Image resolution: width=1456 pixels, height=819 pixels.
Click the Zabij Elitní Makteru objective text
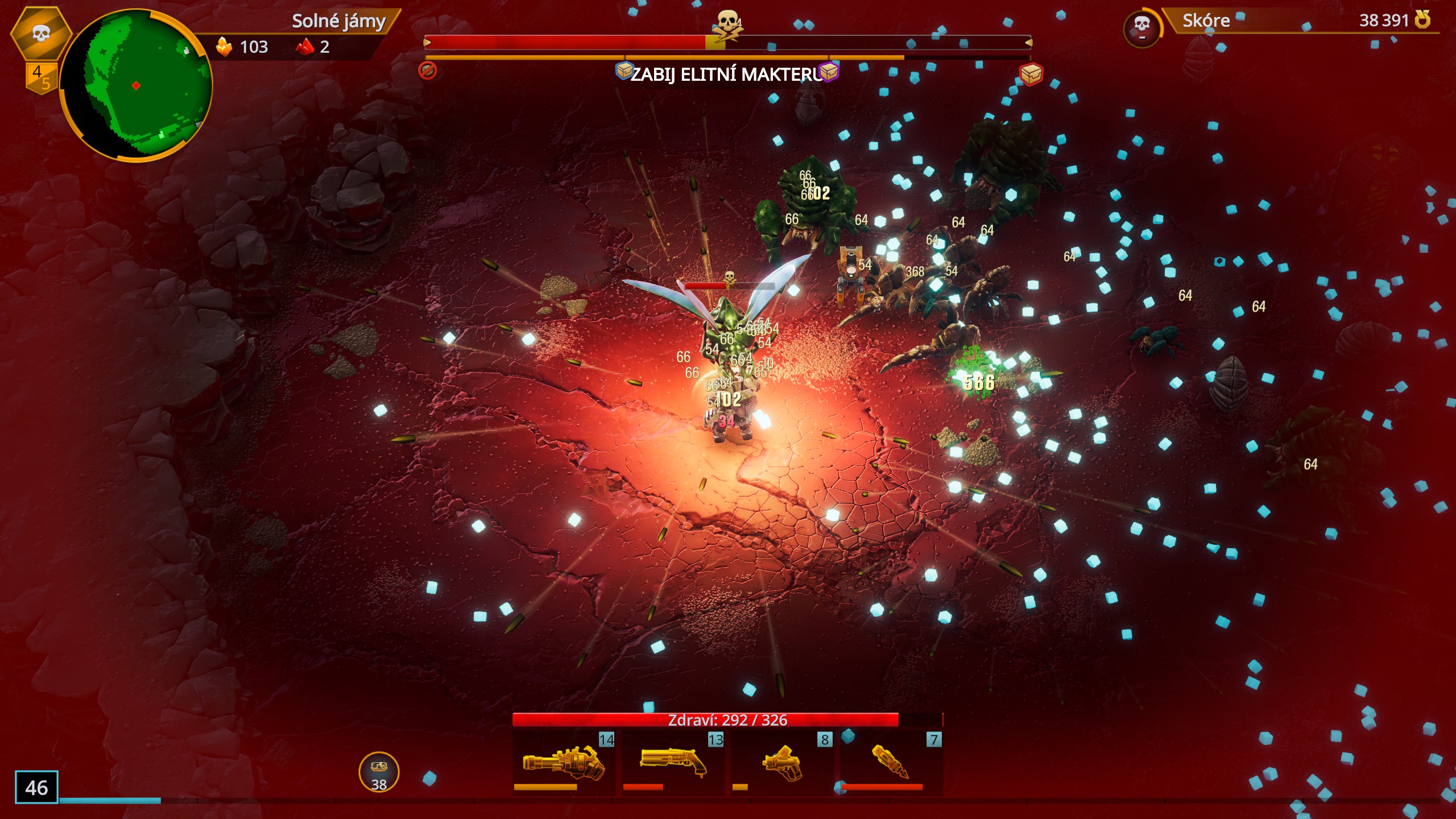[x=726, y=75]
